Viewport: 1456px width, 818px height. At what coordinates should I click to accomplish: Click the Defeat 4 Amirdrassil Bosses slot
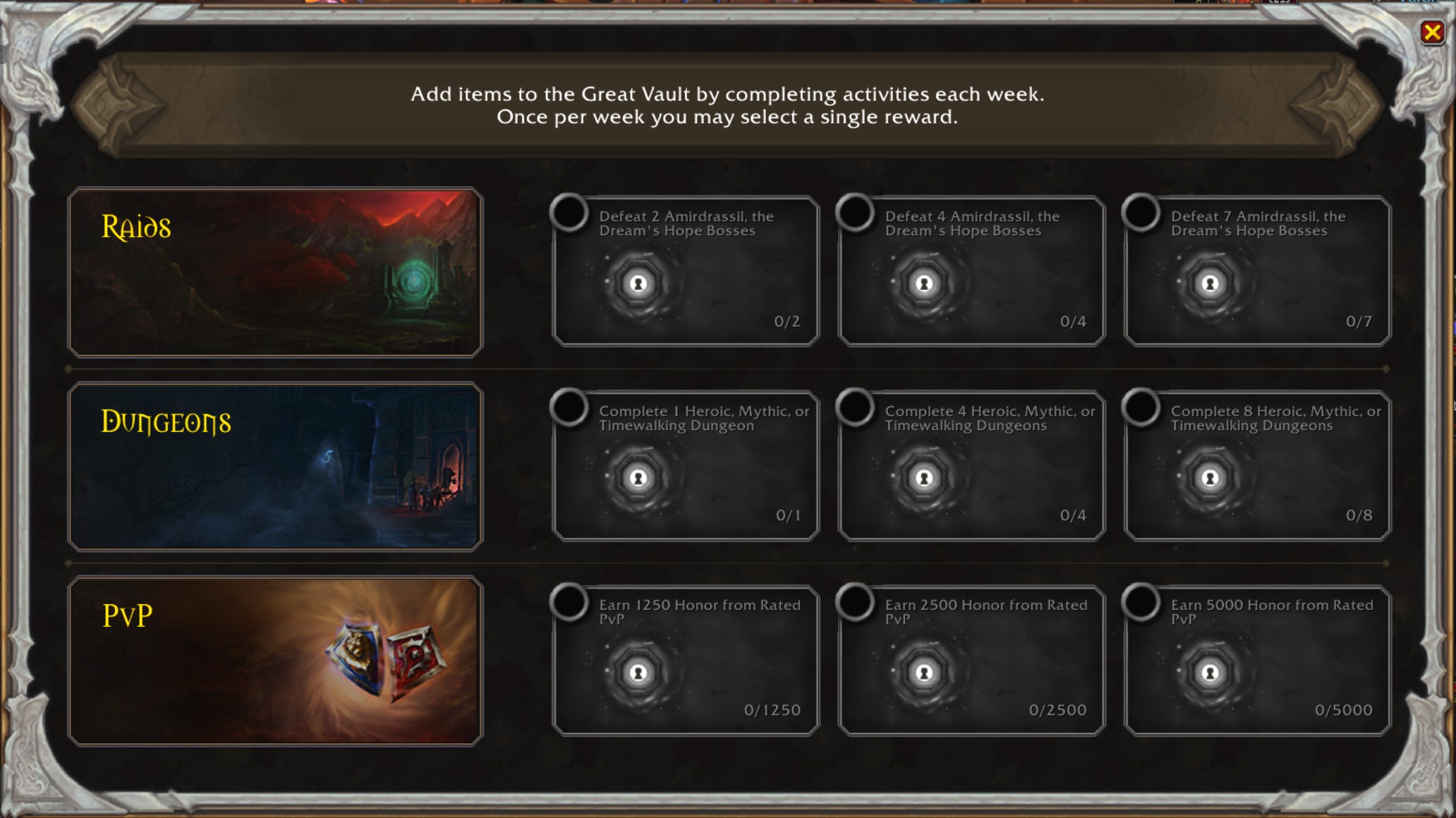point(971,272)
